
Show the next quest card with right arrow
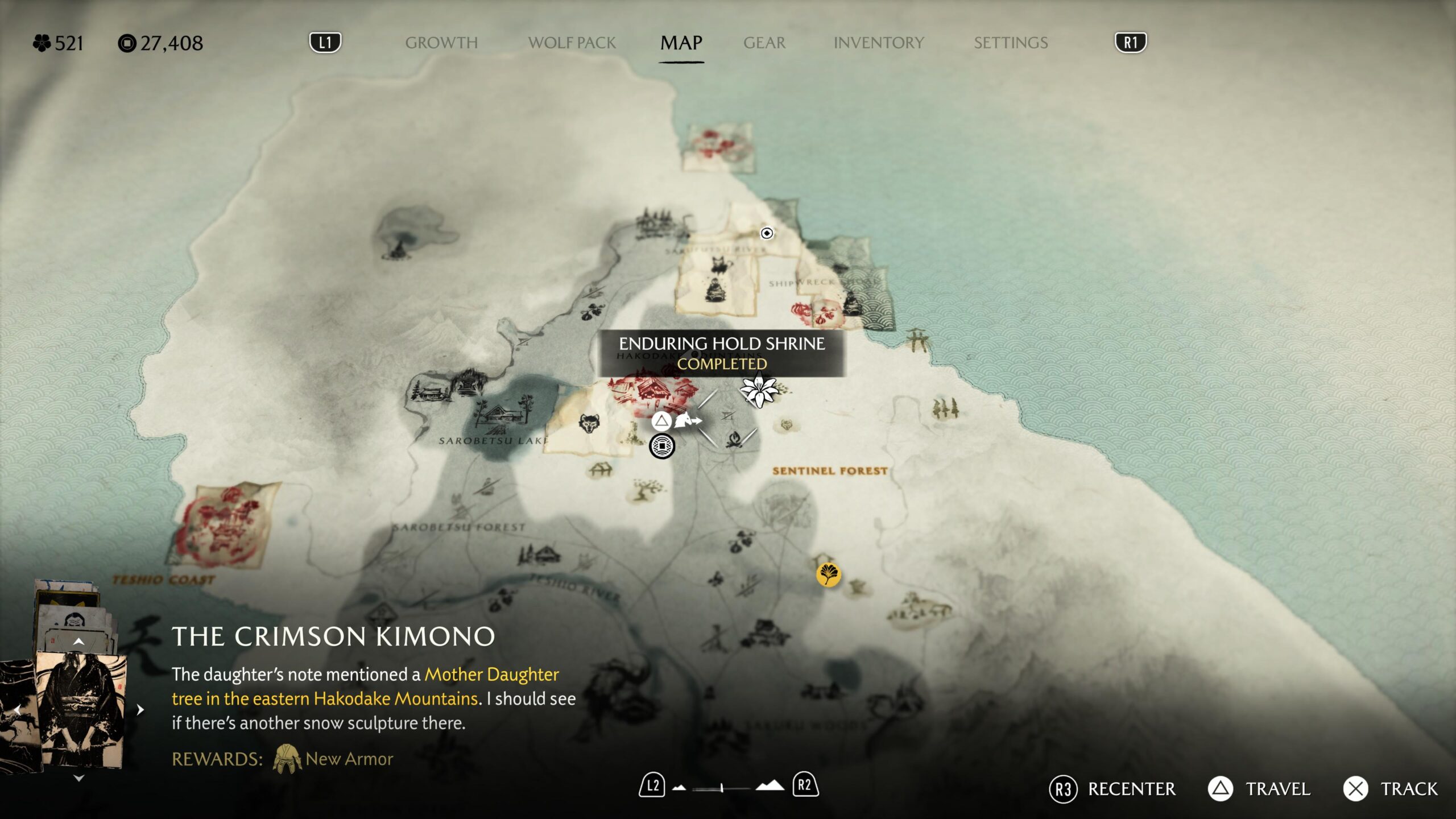140,710
